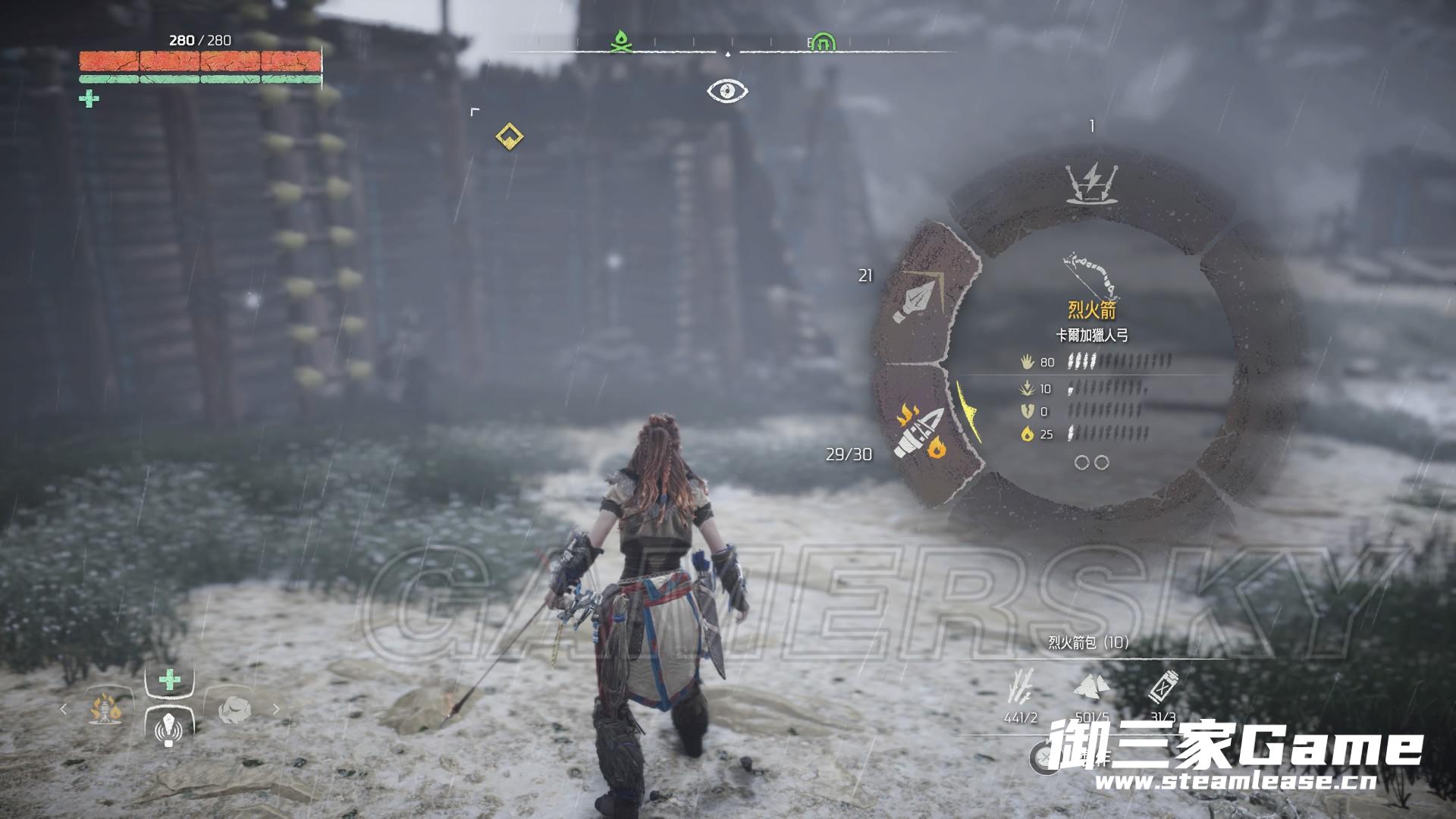Click the green settlement marker on the compass

(824, 43)
